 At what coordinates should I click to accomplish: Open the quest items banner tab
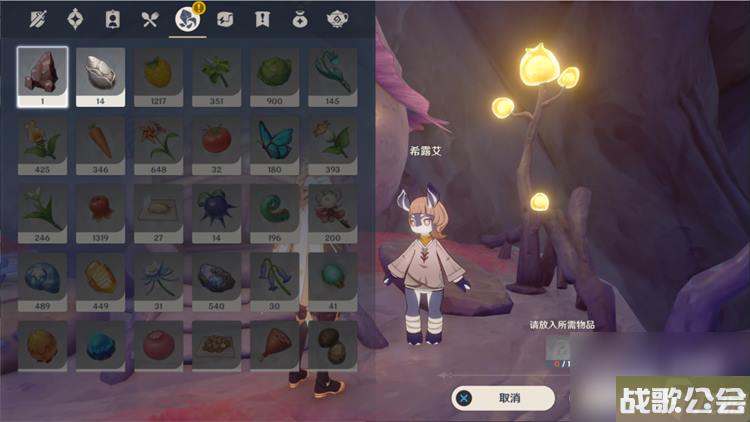point(262,18)
